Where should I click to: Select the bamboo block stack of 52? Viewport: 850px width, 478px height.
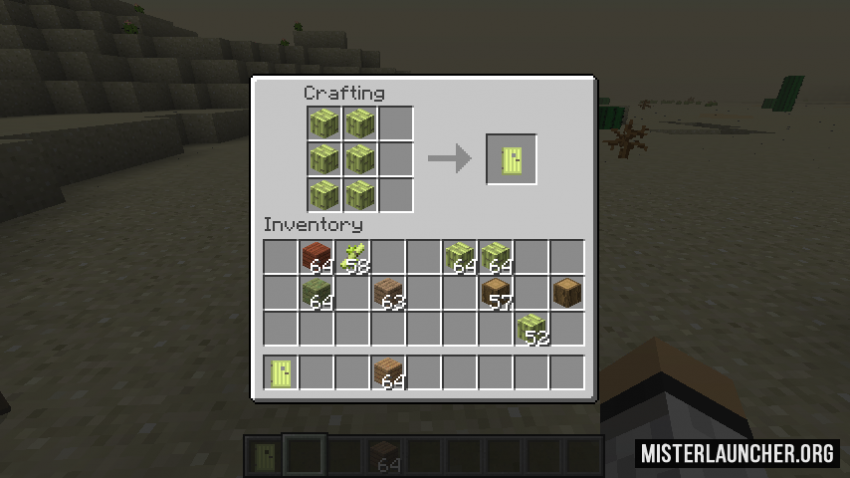point(532,329)
